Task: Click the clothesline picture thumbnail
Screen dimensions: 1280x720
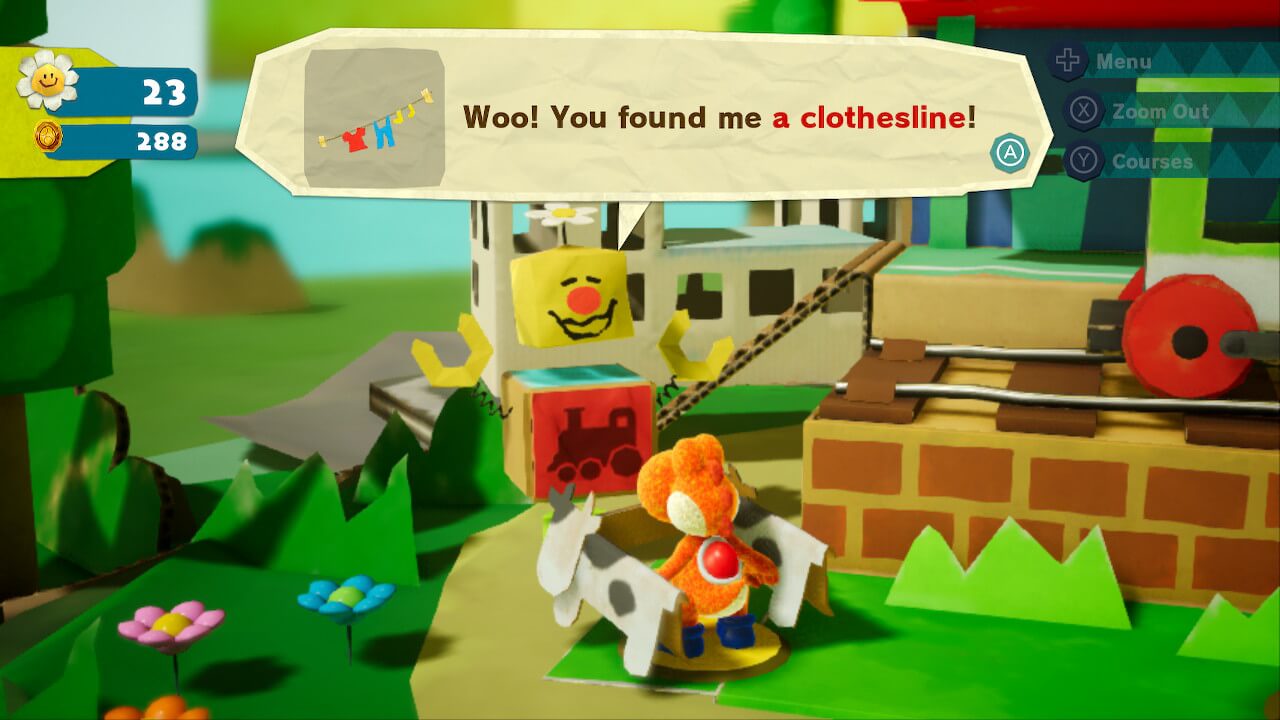Action: point(374,118)
